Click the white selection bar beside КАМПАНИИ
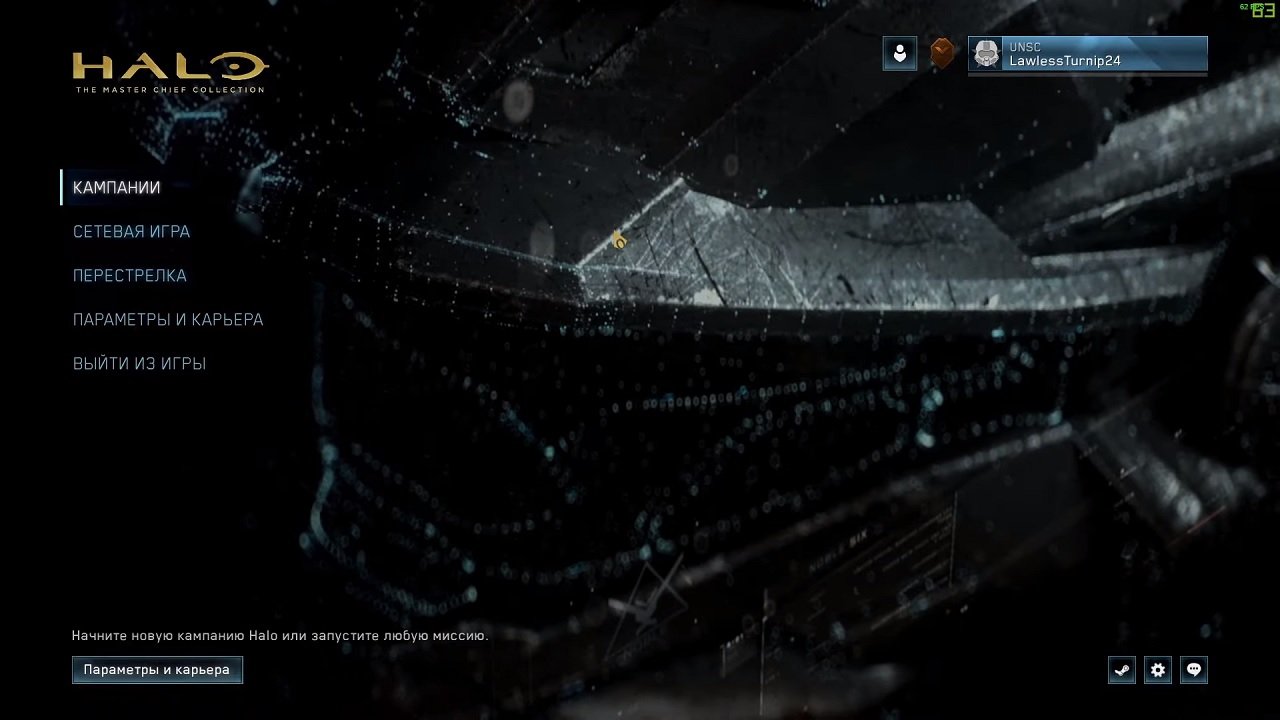This screenshot has height=720, width=1280. (x=63, y=186)
